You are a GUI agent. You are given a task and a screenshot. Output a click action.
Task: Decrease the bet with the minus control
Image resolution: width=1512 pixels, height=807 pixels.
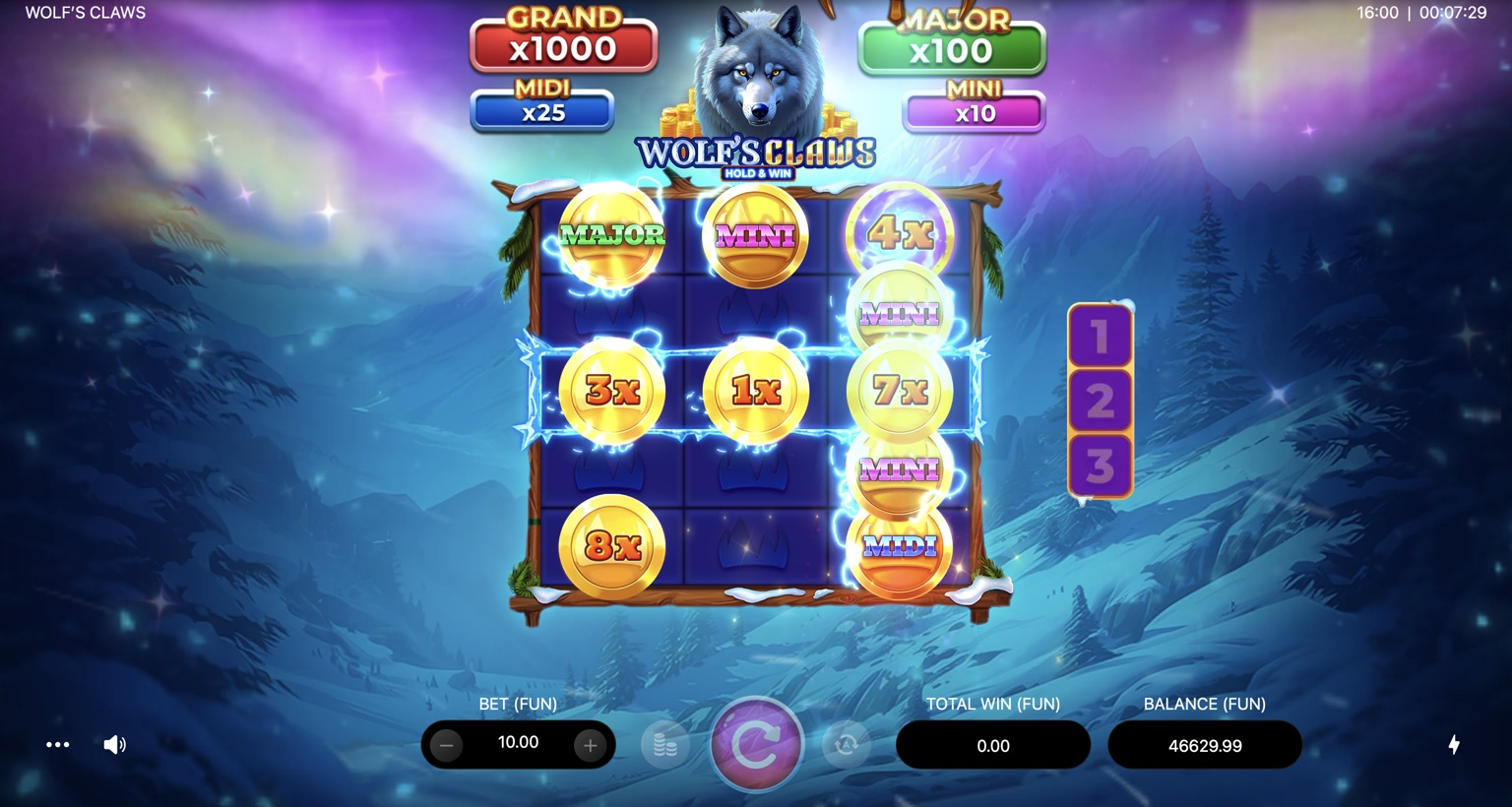pos(446,745)
